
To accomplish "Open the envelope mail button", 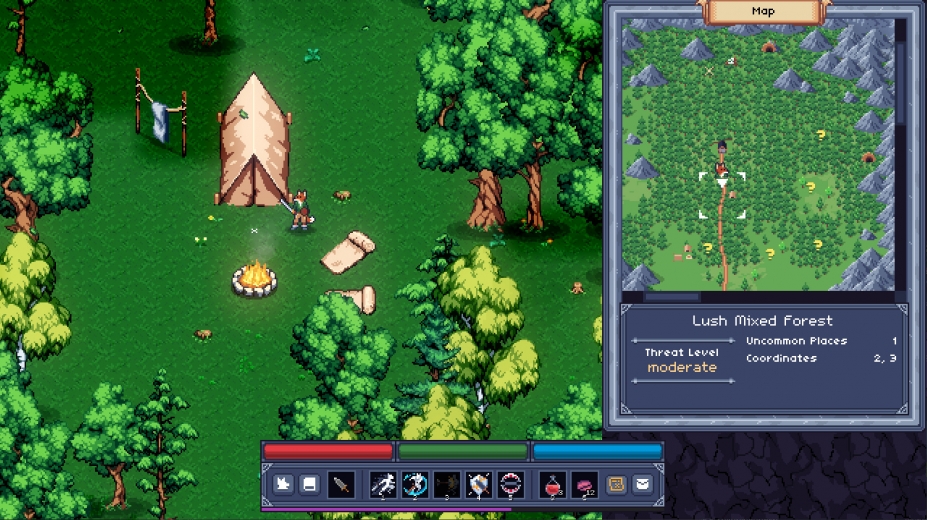I will click(642, 485).
